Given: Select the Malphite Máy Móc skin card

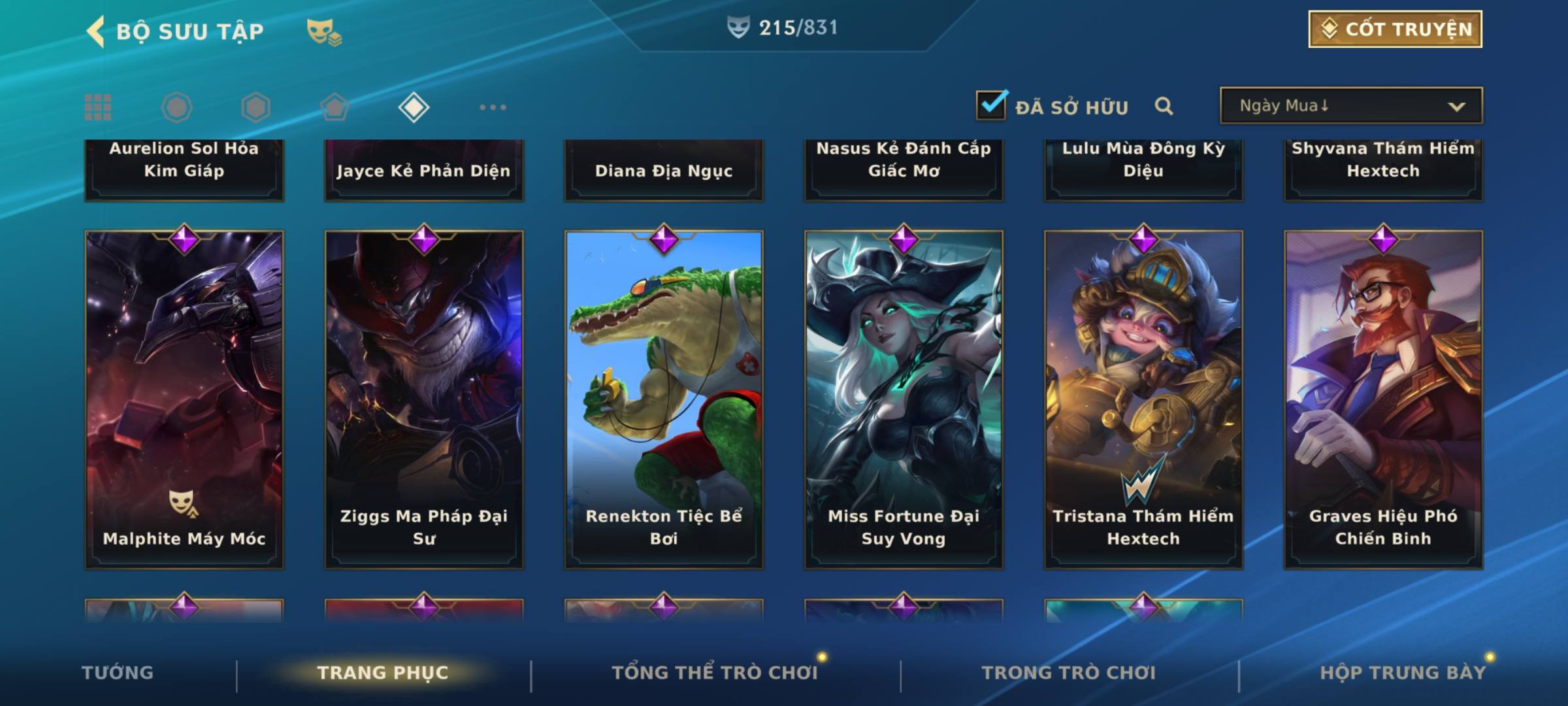Looking at the screenshot, I should point(184,399).
